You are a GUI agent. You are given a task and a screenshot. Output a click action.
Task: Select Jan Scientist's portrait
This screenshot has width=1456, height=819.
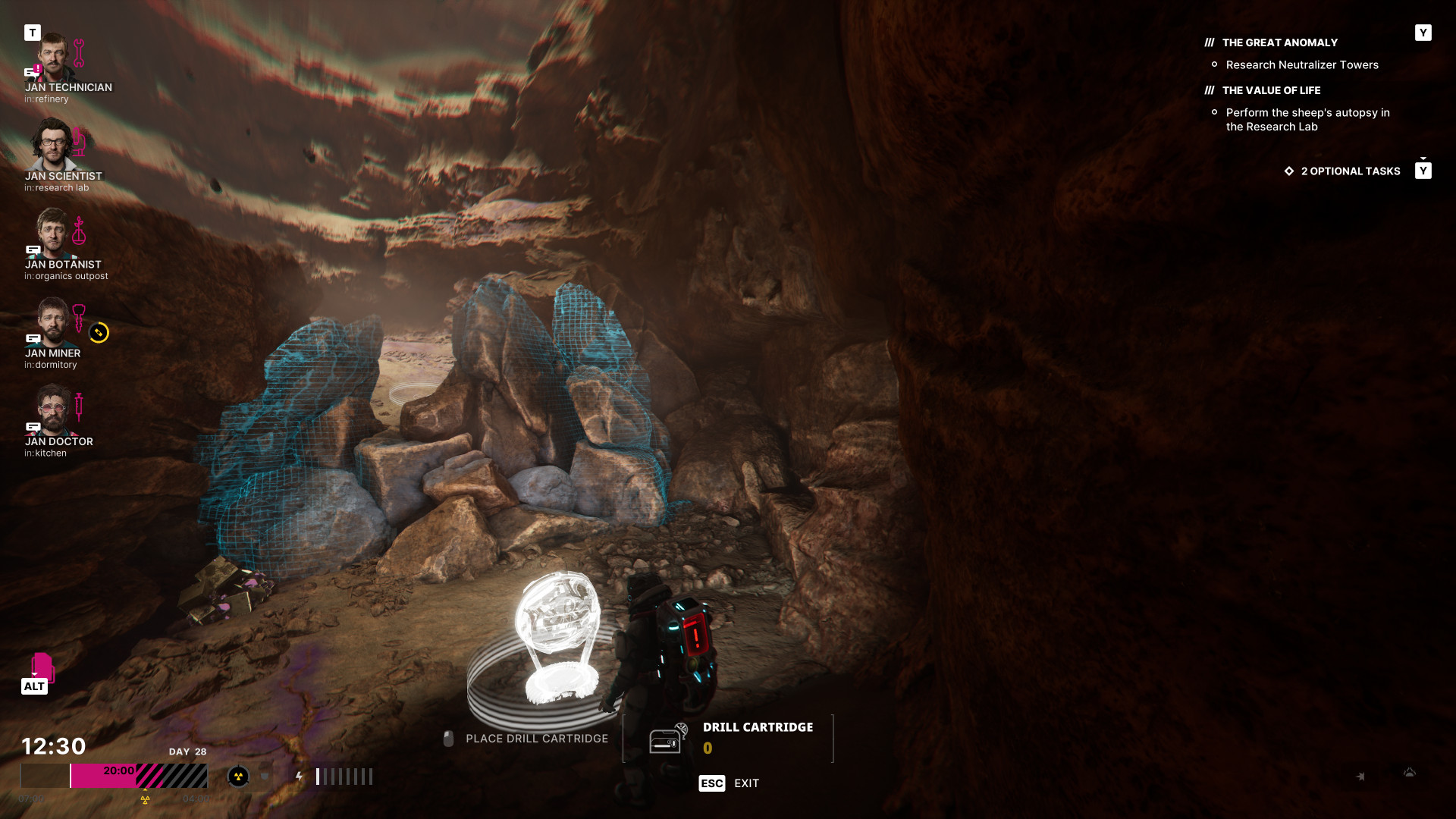(x=53, y=146)
